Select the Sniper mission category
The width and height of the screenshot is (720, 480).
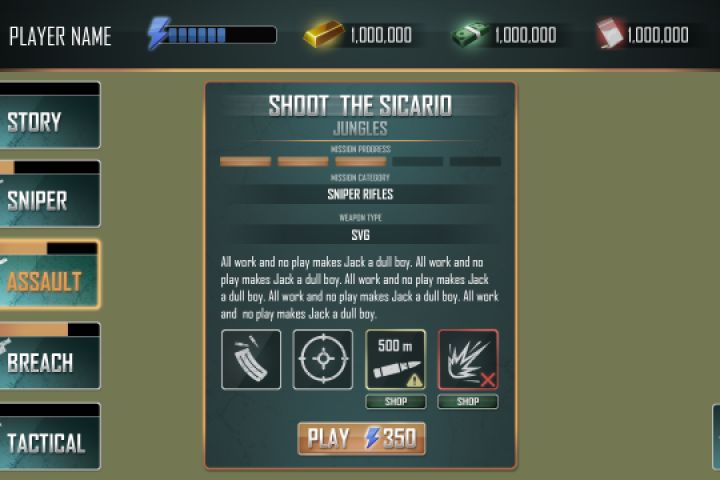tap(49, 199)
